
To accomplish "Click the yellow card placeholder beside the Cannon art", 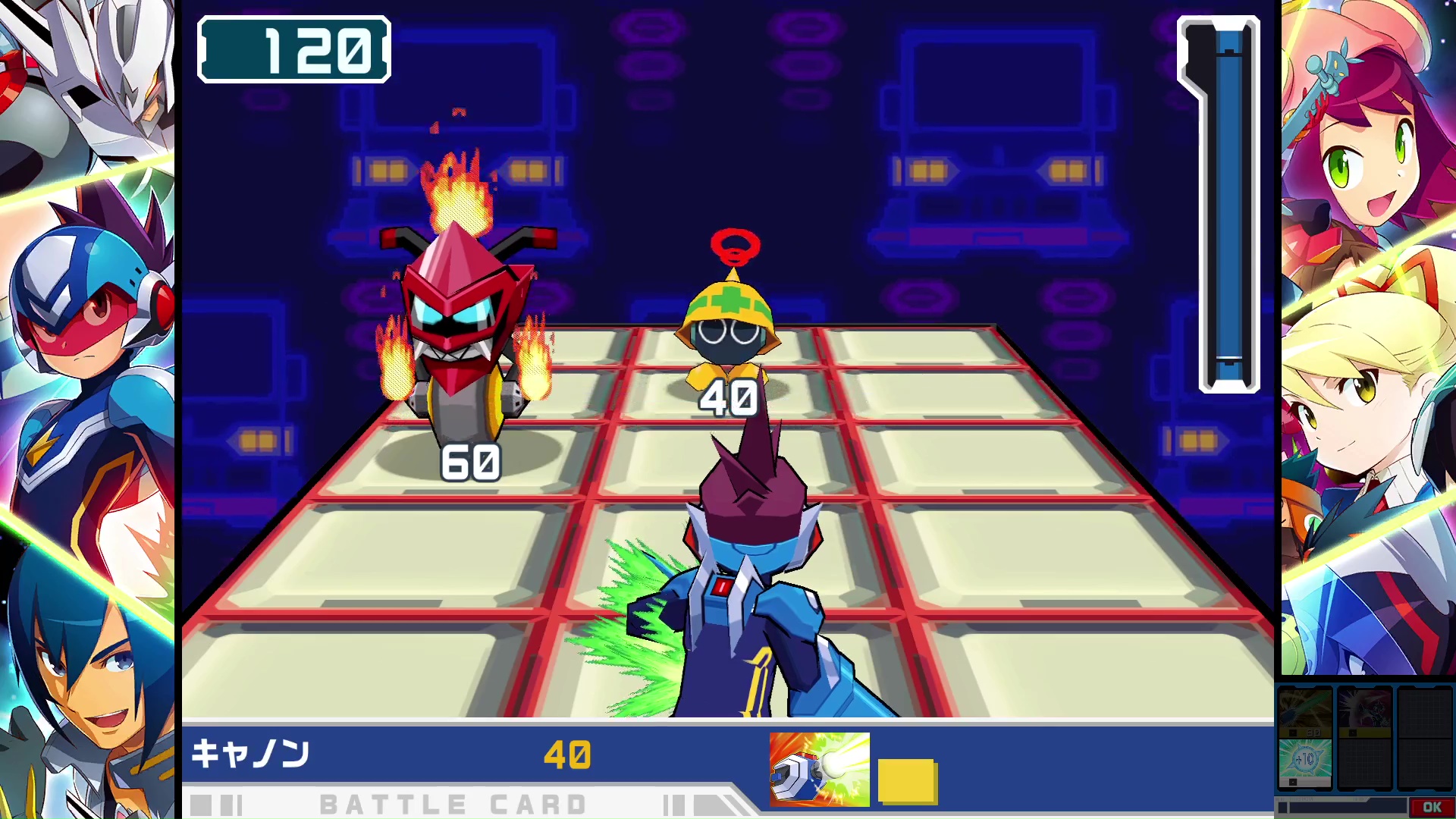I will [907, 767].
